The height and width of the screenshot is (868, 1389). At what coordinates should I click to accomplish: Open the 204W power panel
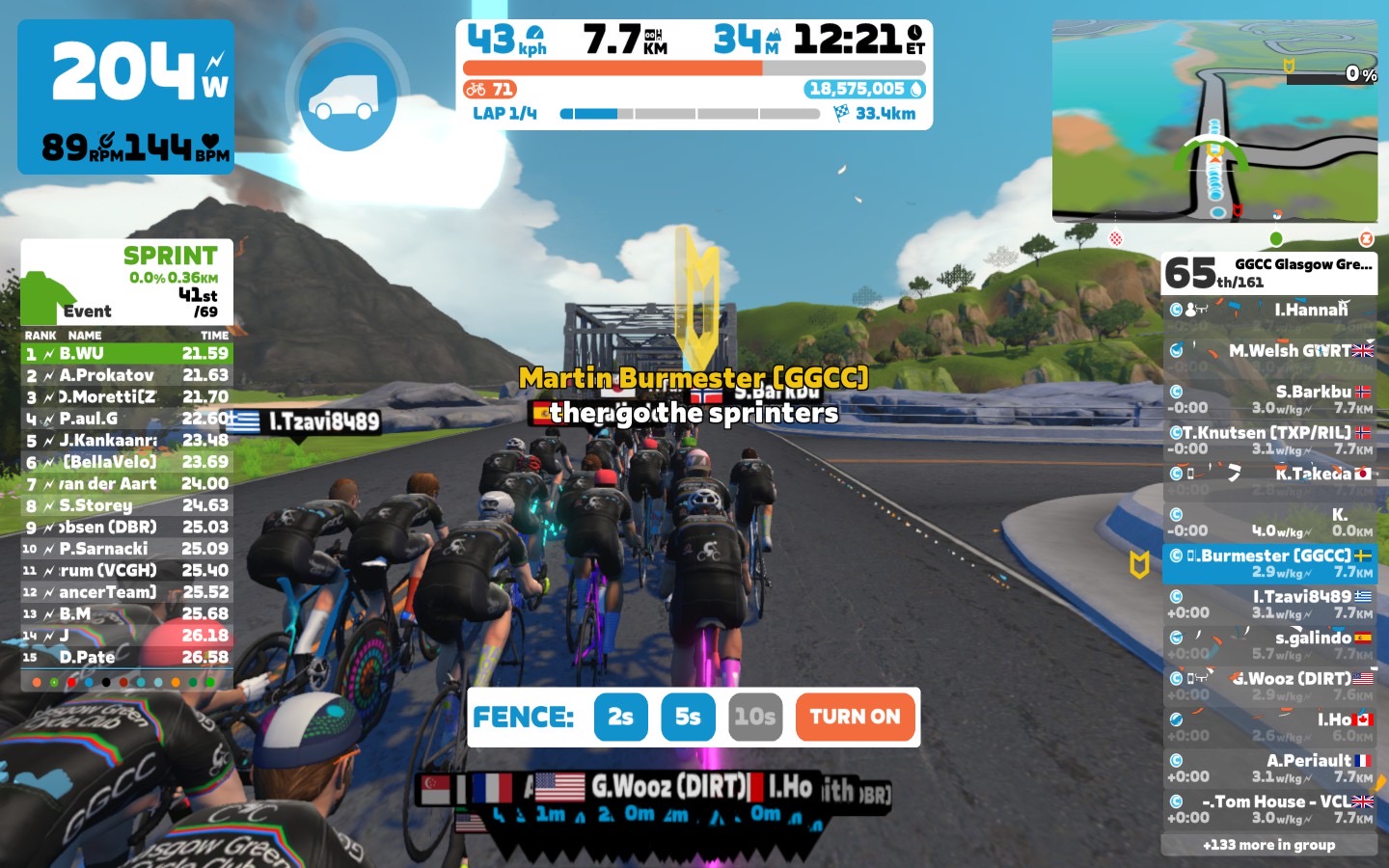tap(126, 96)
